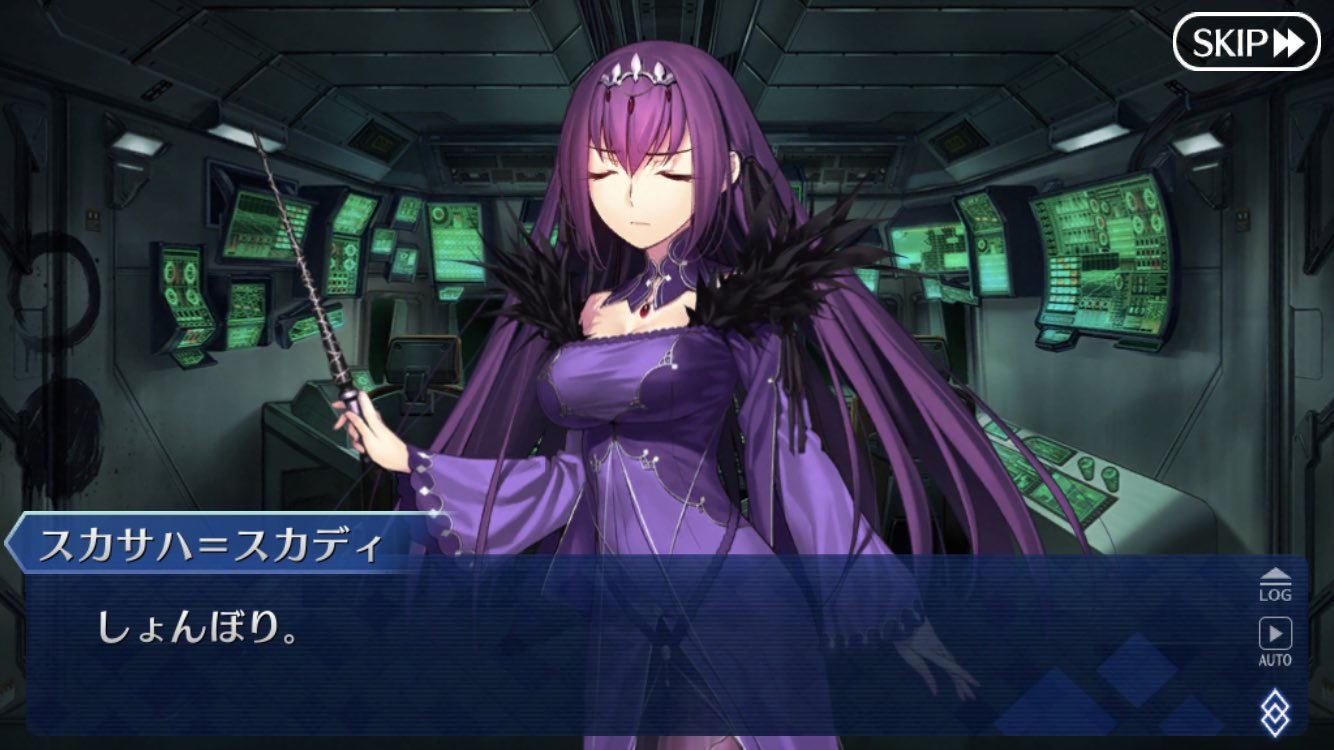The height and width of the screenshot is (750, 1334).
Task: Open the dialogue LOG
Action: [1274, 584]
